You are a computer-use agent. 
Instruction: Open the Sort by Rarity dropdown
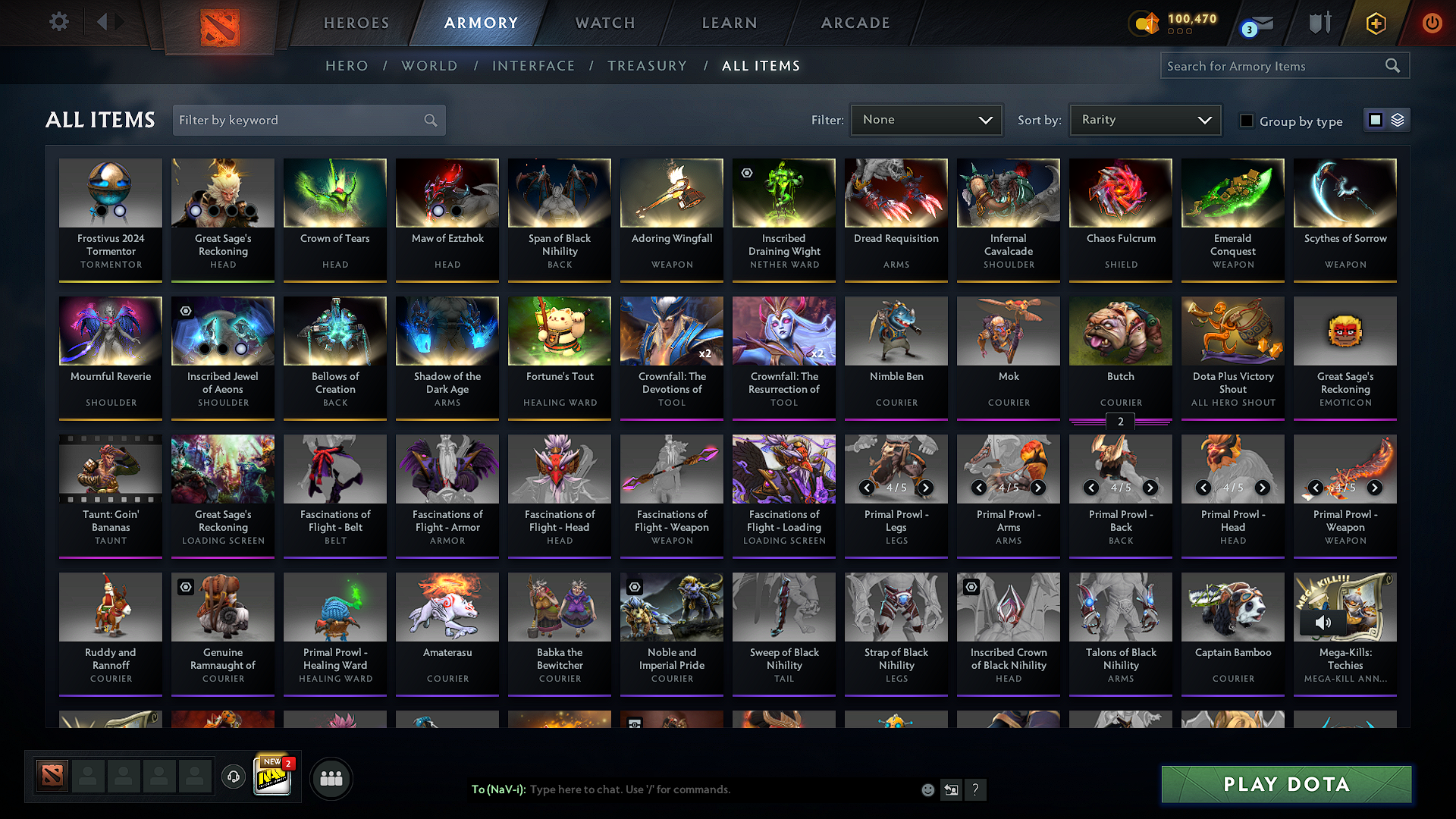[x=1144, y=119]
